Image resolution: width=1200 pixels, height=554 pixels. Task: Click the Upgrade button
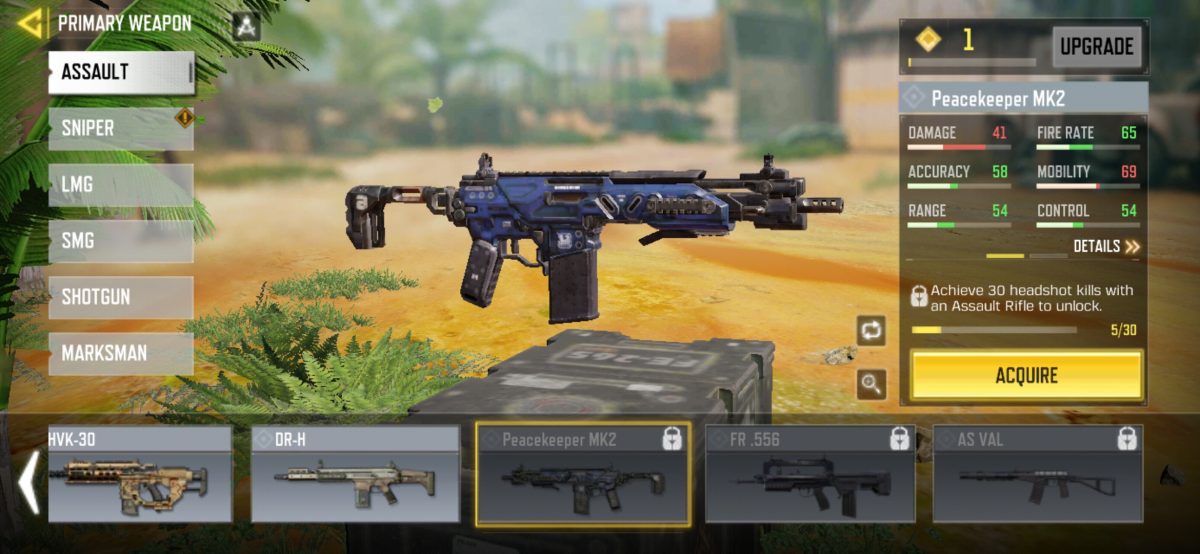[1096, 47]
